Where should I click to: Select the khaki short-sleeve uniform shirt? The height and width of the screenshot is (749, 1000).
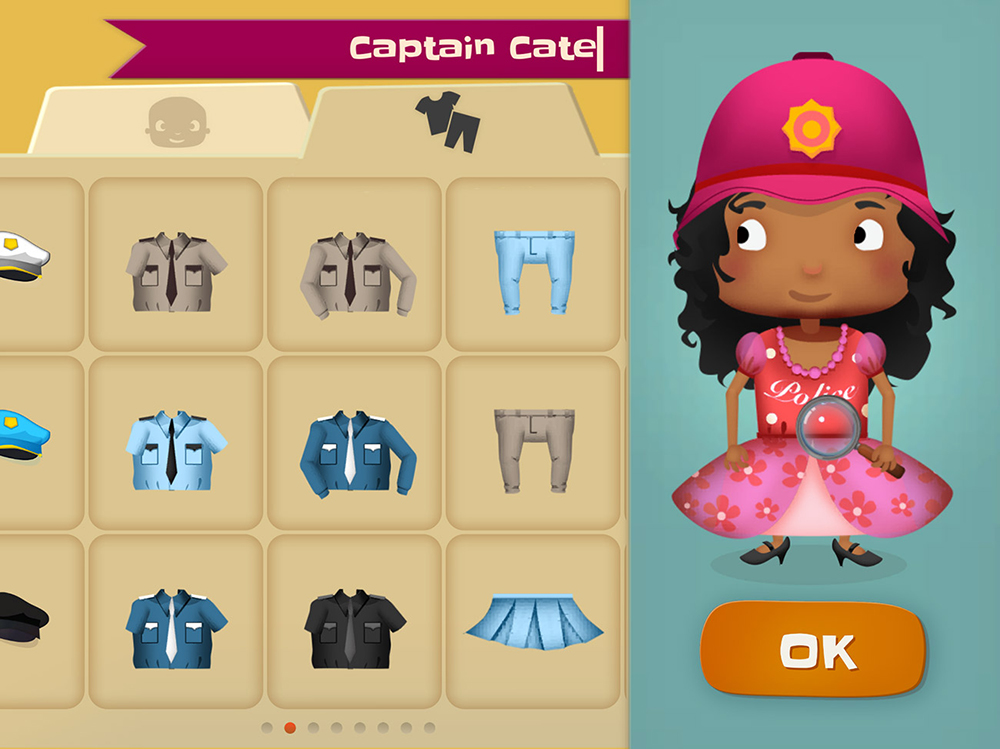[175, 266]
